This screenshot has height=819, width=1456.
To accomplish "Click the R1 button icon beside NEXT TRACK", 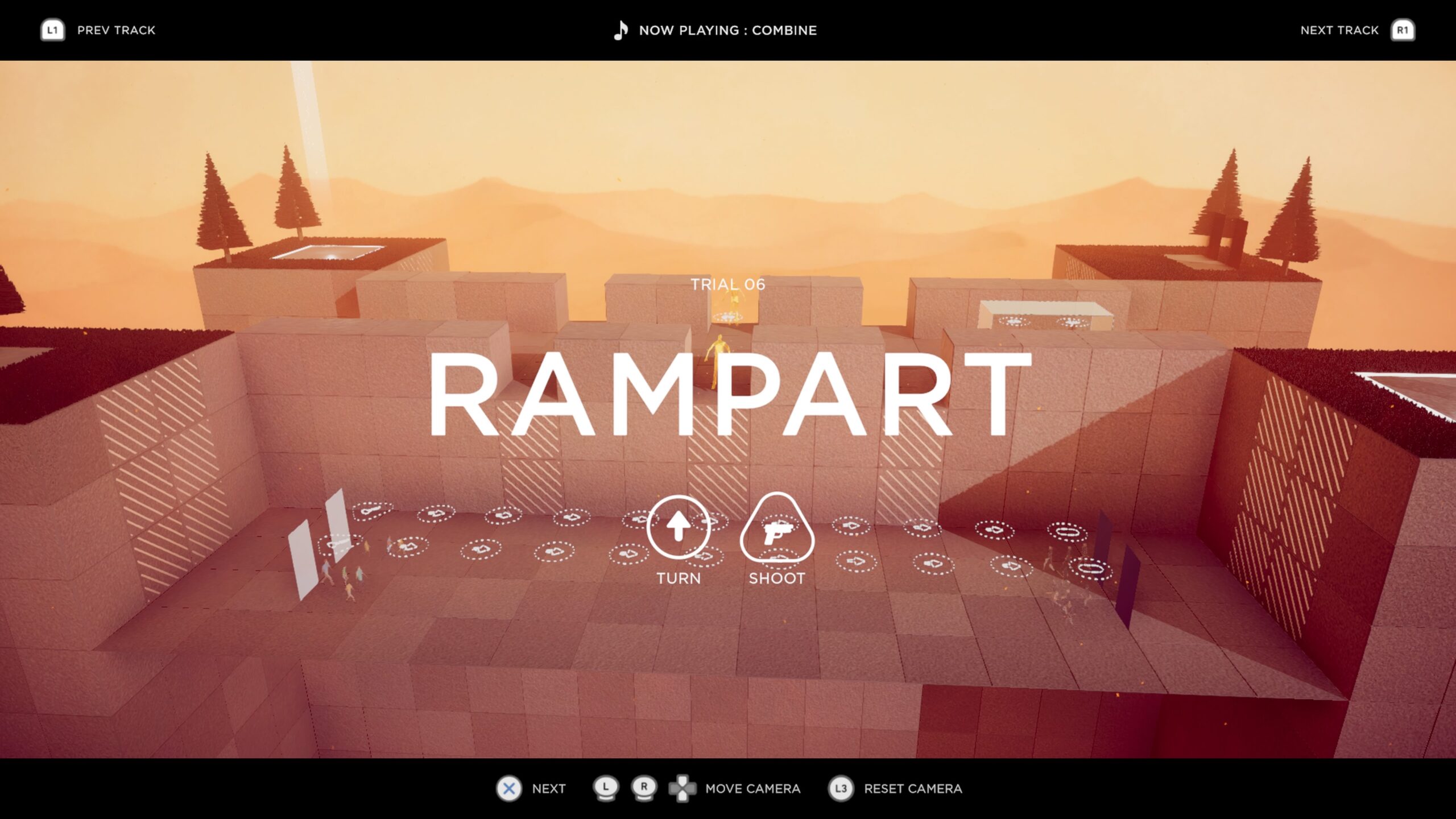I will pyautogui.click(x=1402, y=30).
